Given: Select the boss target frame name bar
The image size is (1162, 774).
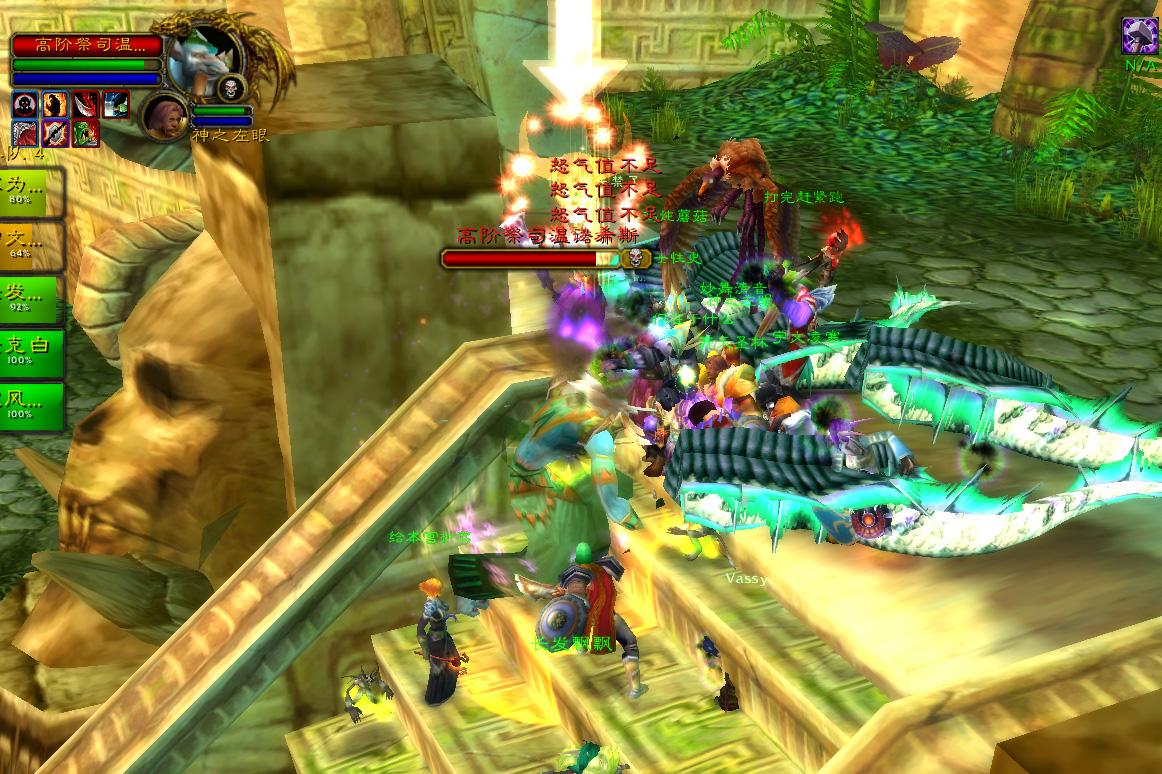Looking at the screenshot, I should [87, 45].
